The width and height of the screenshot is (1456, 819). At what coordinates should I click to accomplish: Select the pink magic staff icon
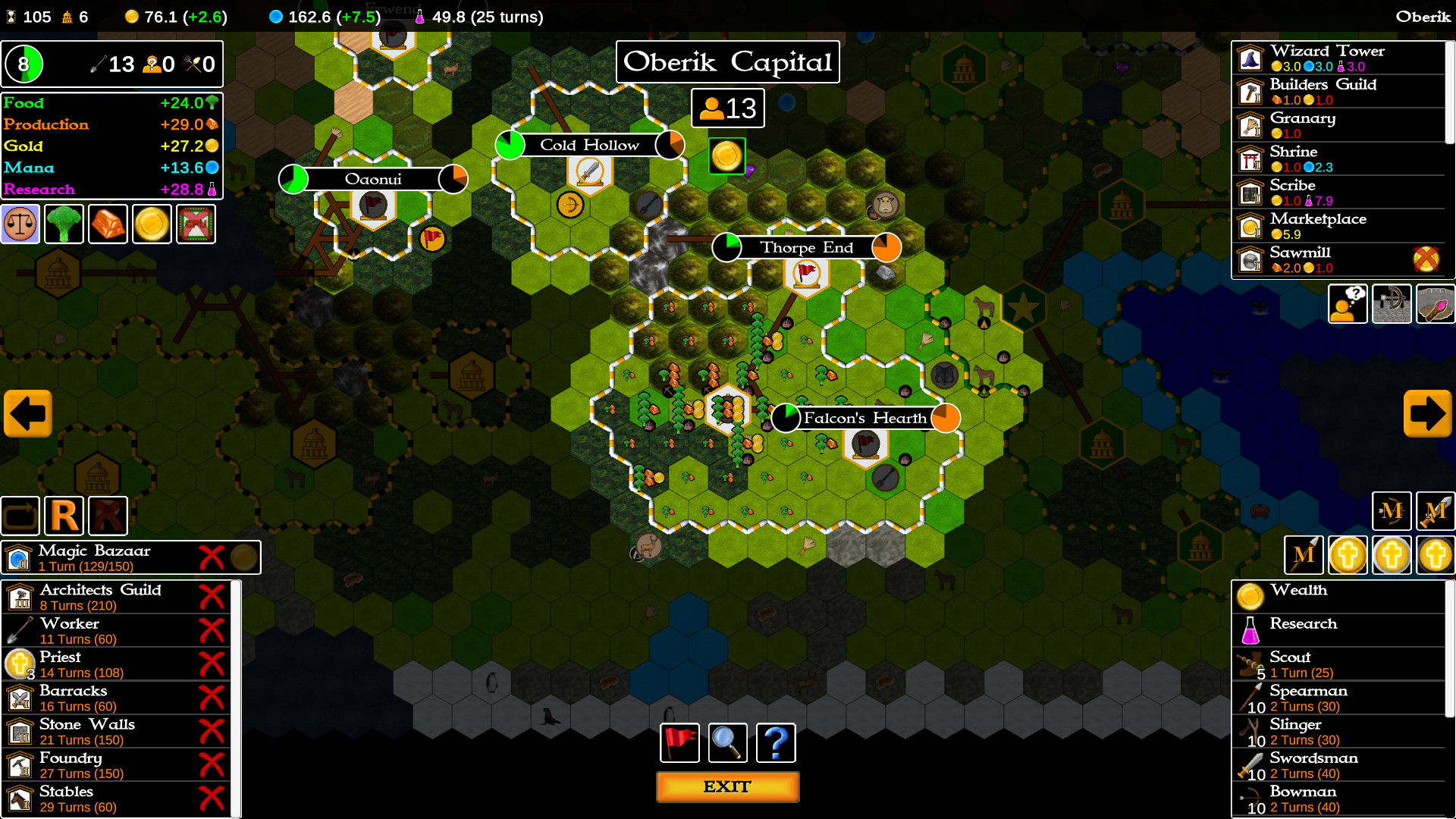pos(1436,303)
